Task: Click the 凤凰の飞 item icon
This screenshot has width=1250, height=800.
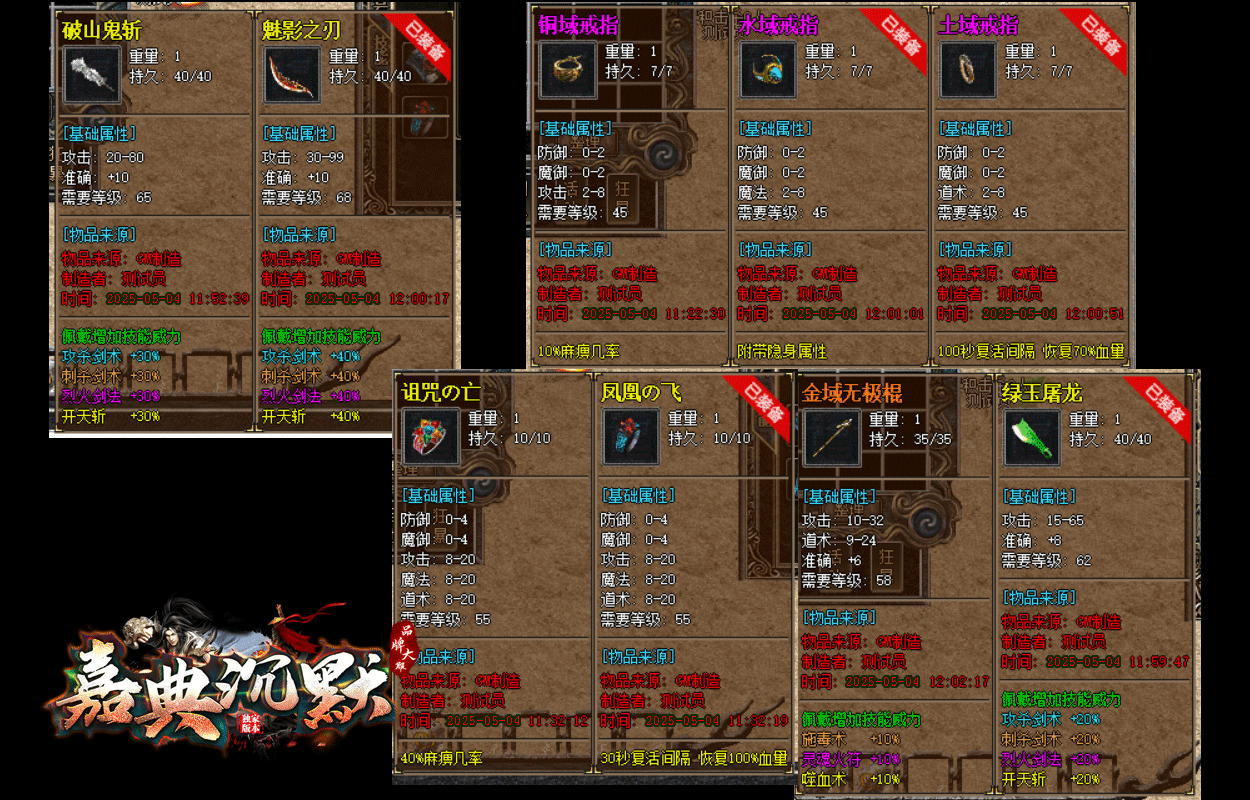Action: 631,437
